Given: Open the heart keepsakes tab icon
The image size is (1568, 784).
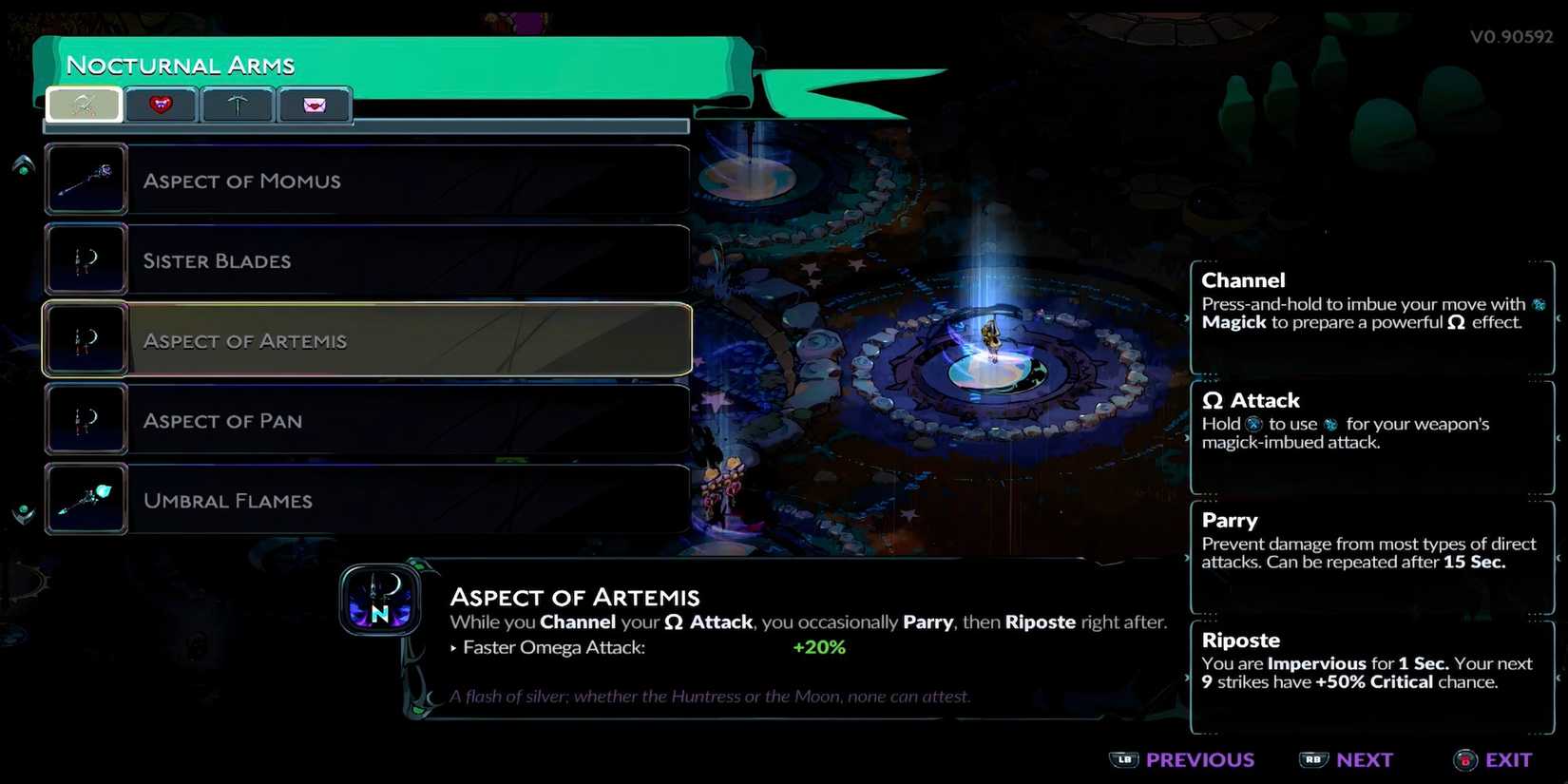Looking at the screenshot, I should click(x=161, y=105).
